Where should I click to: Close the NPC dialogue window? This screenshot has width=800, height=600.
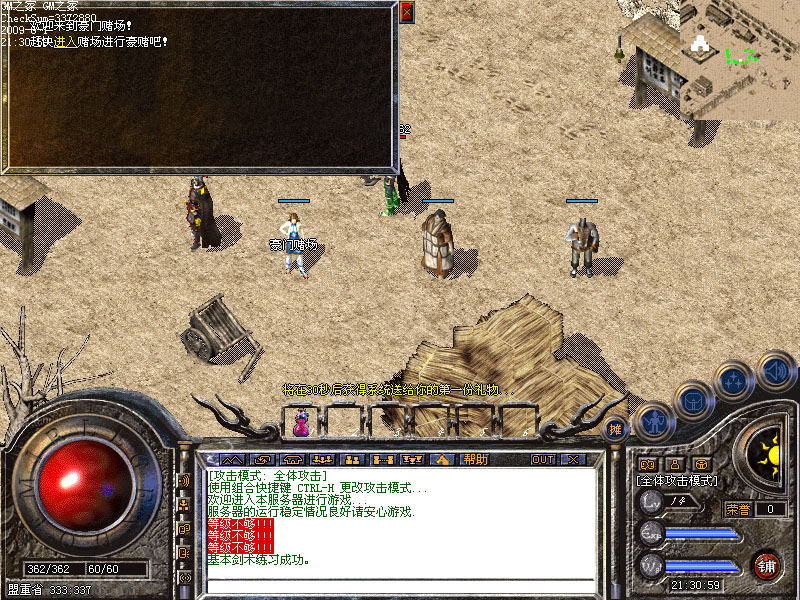coord(406,12)
